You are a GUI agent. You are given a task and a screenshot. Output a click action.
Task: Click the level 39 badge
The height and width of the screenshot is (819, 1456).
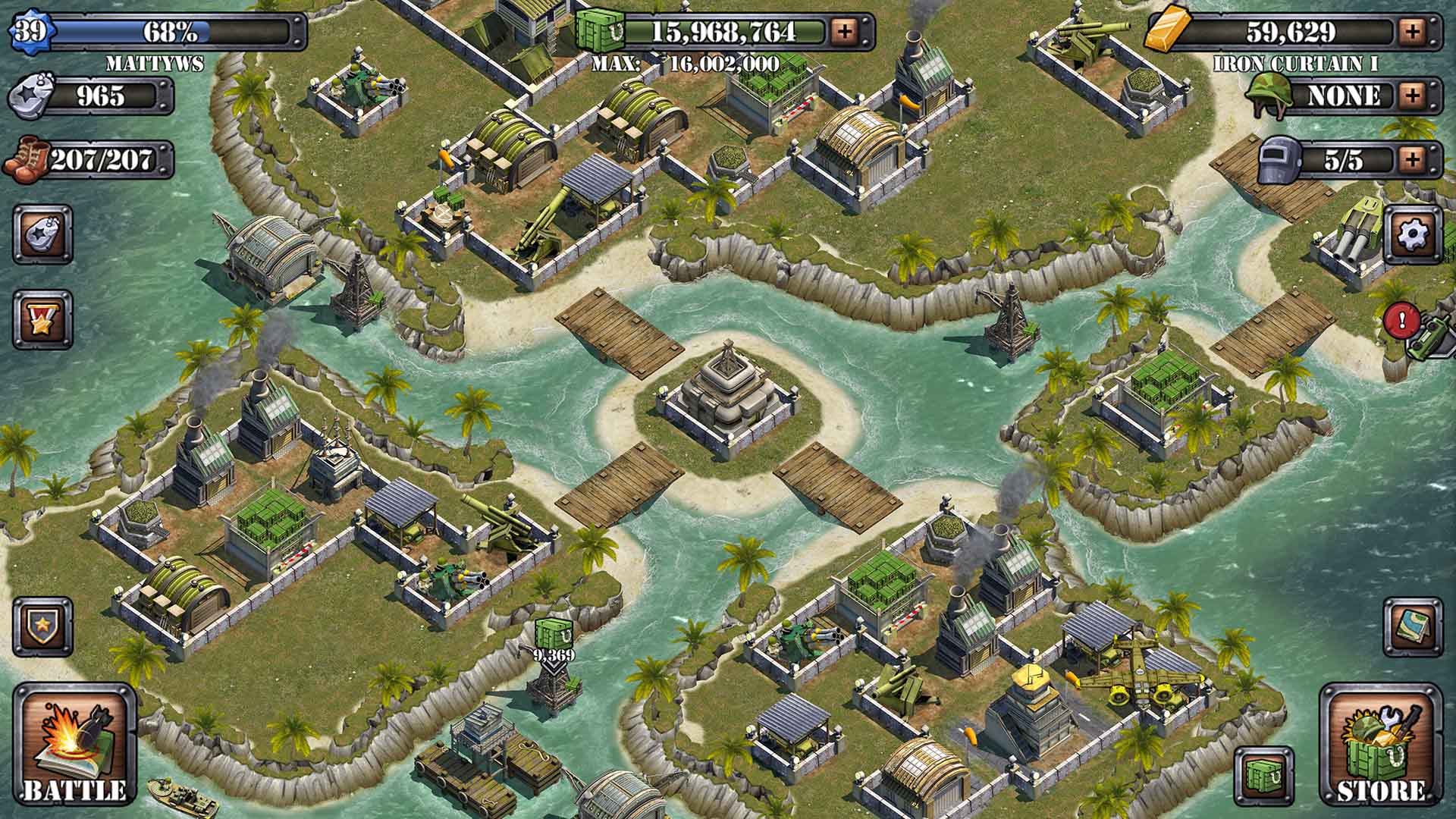point(30,32)
